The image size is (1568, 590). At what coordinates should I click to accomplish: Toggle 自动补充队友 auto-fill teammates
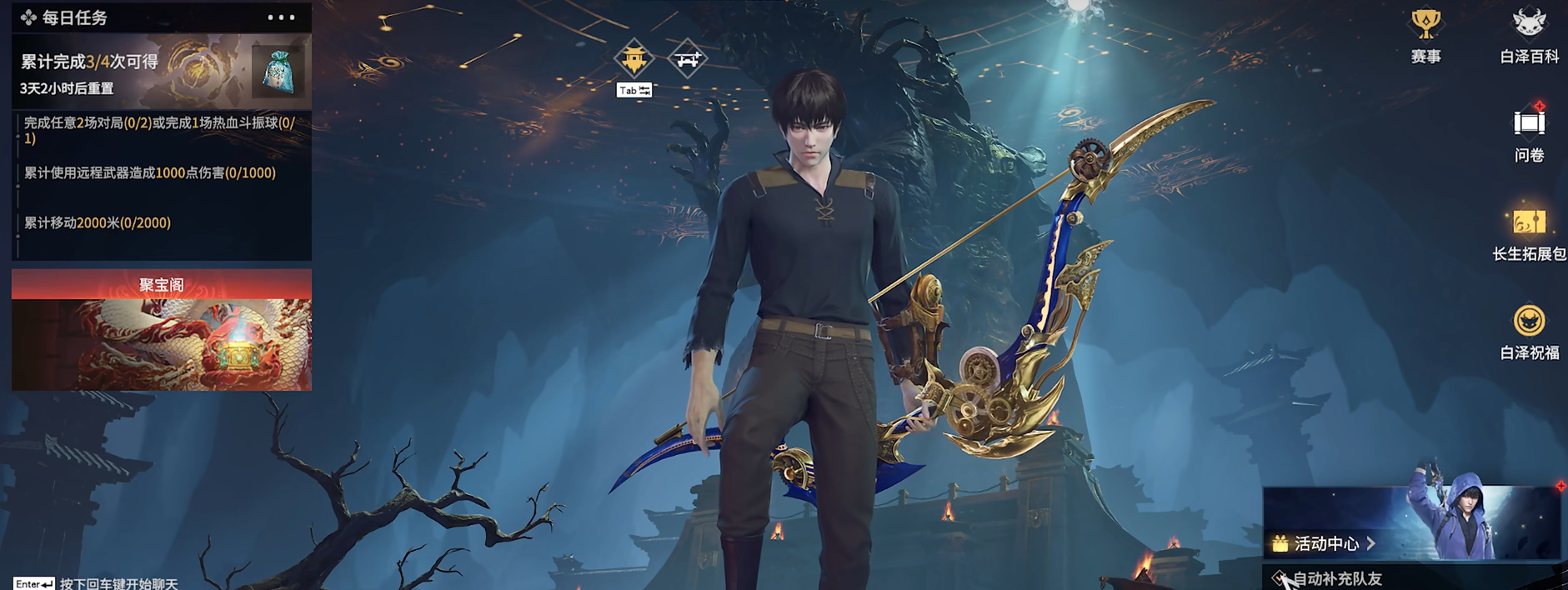pyautogui.click(x=1279, y=578)
